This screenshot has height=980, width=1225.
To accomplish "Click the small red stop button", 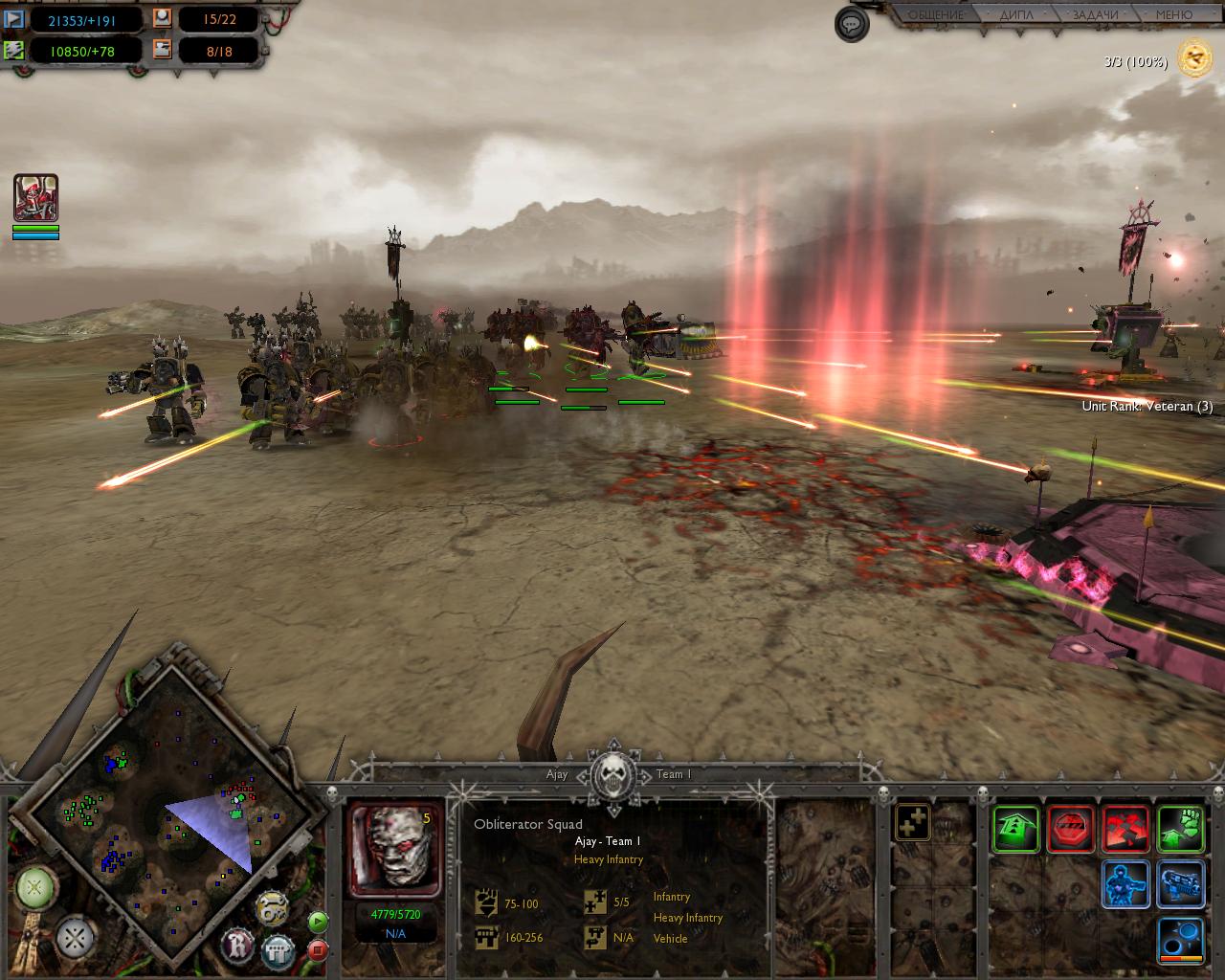I will point(318,950).
